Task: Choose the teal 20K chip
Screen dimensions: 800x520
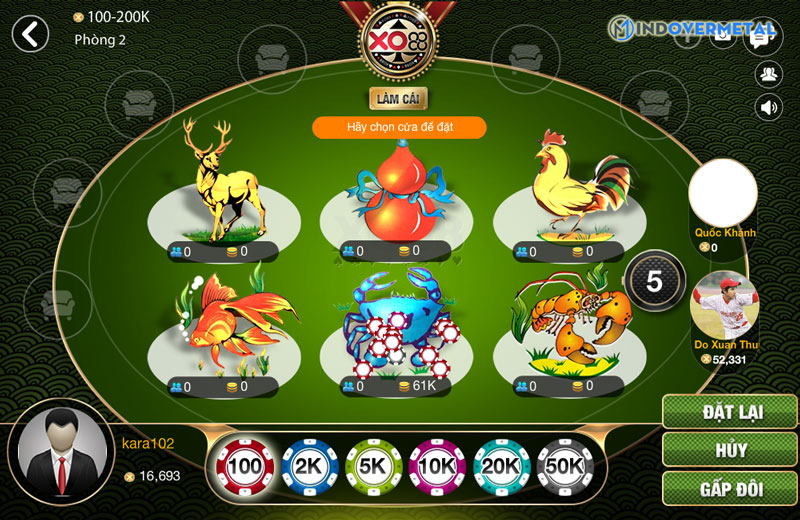Action: click(x=501, y=466)
